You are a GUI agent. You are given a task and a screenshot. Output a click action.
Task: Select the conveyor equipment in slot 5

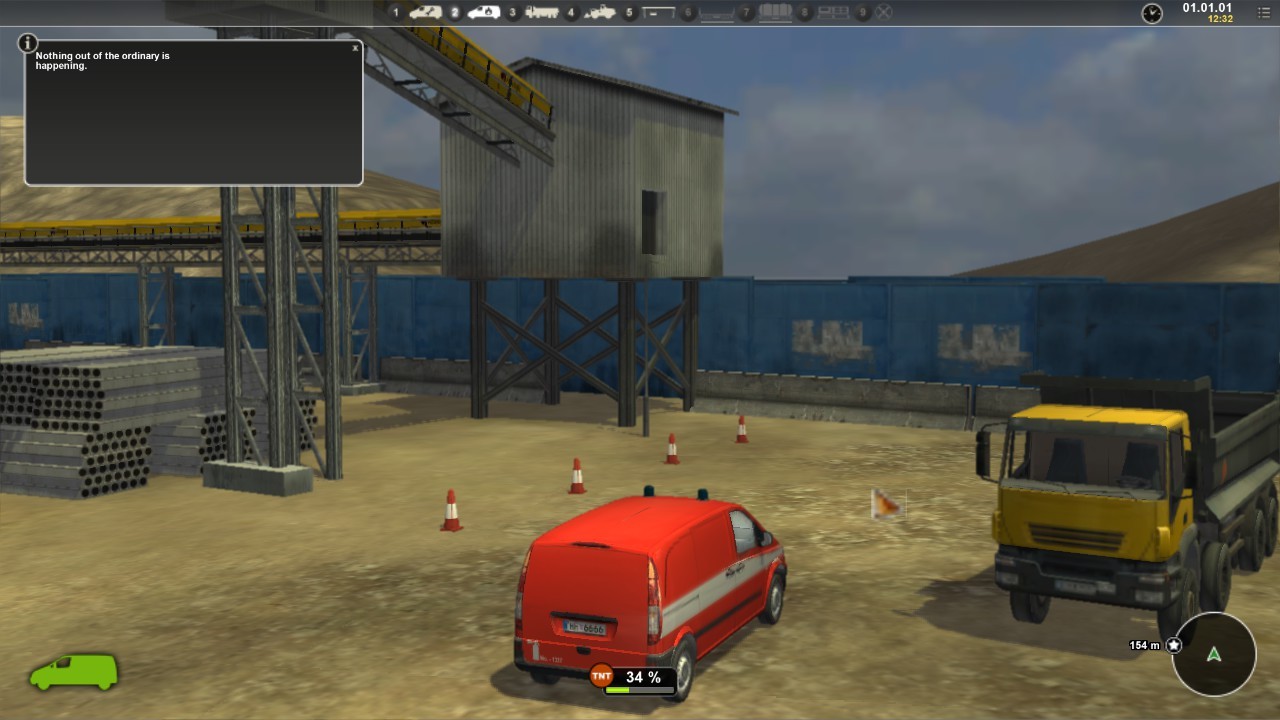(x=657, y=13)
